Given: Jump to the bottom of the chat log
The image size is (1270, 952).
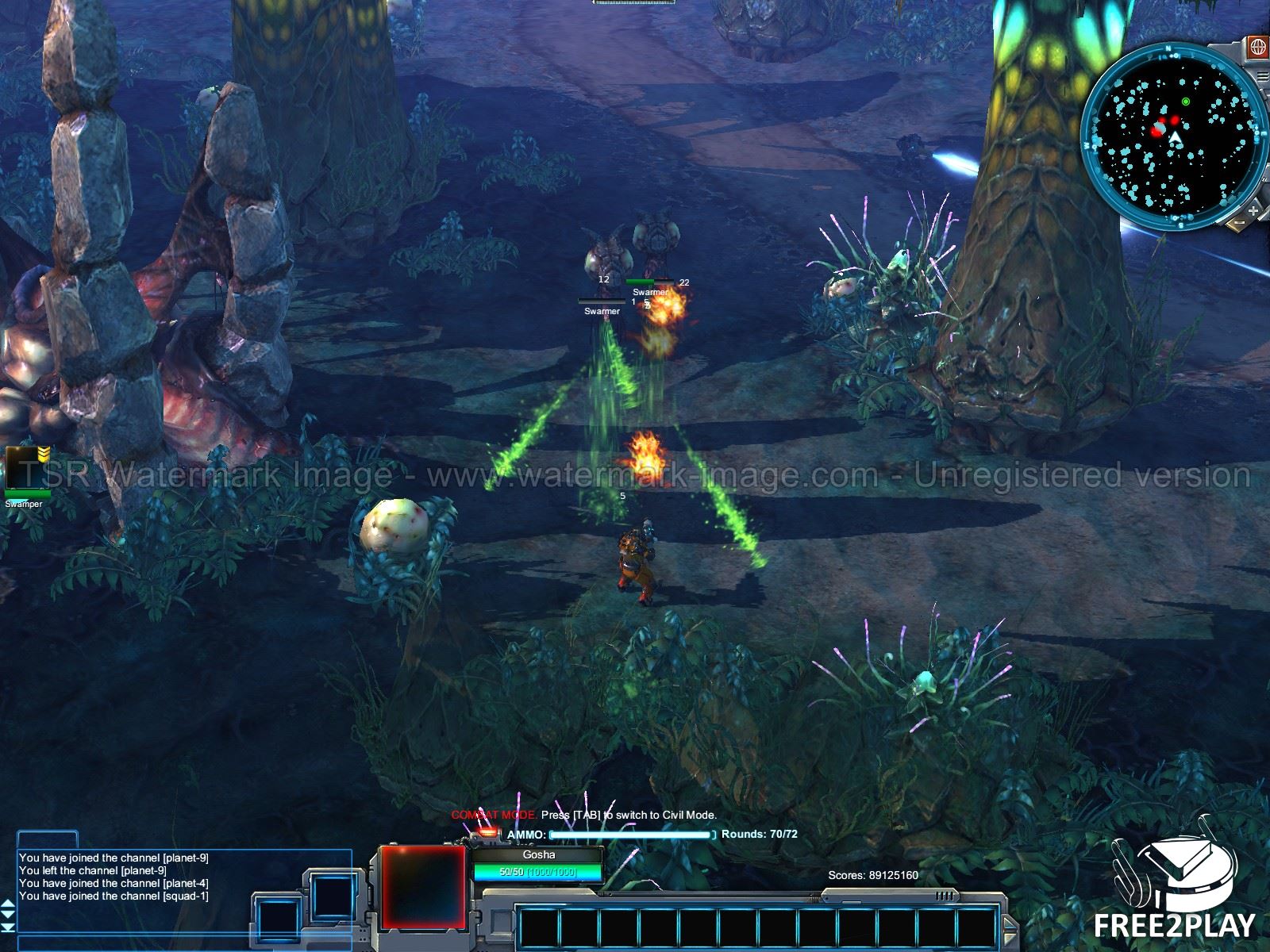Looking at the screenshot, I should (x=8, y=927).
